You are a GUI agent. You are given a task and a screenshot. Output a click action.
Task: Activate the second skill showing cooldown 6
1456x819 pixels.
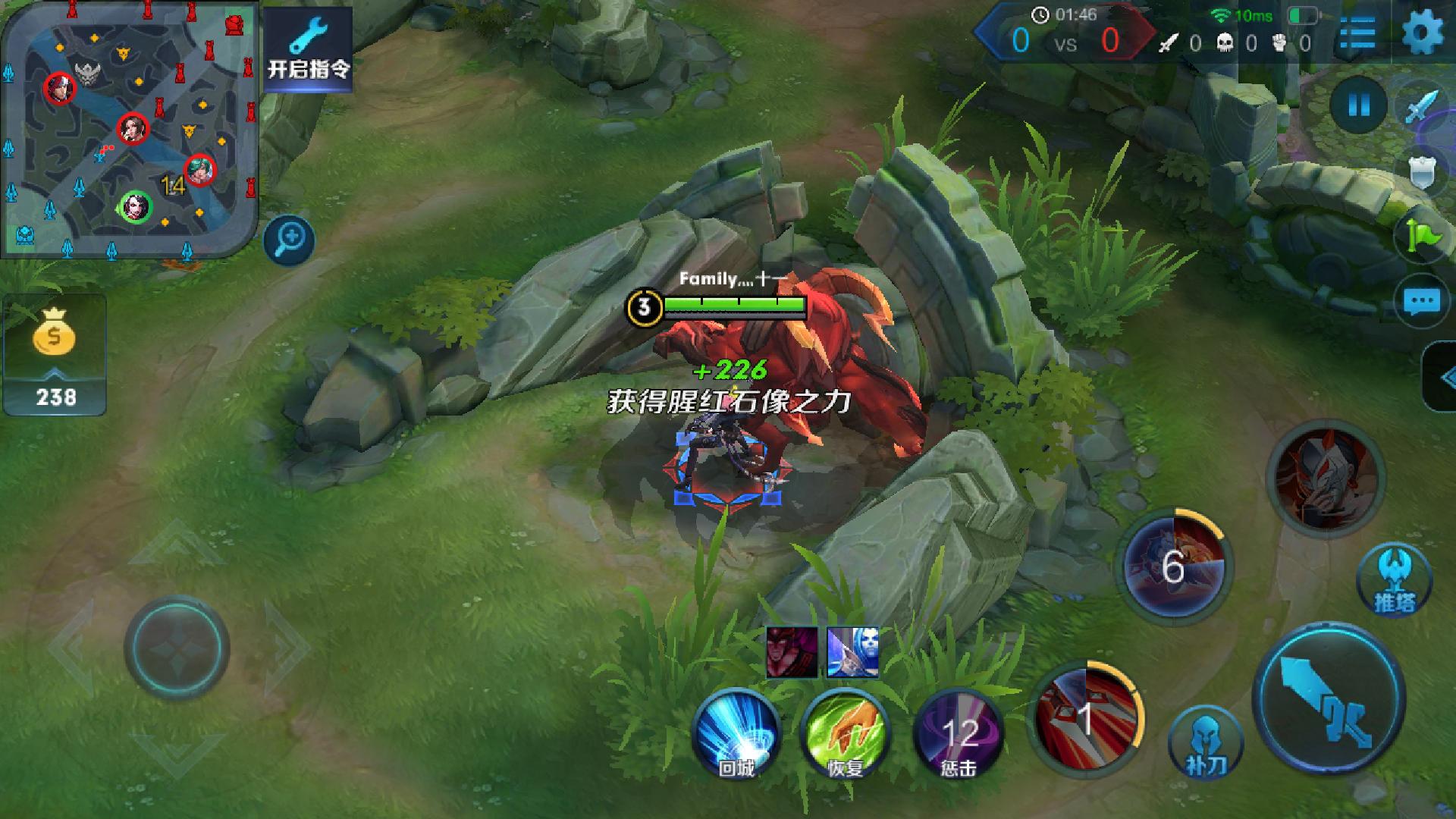pos(1174,567)
